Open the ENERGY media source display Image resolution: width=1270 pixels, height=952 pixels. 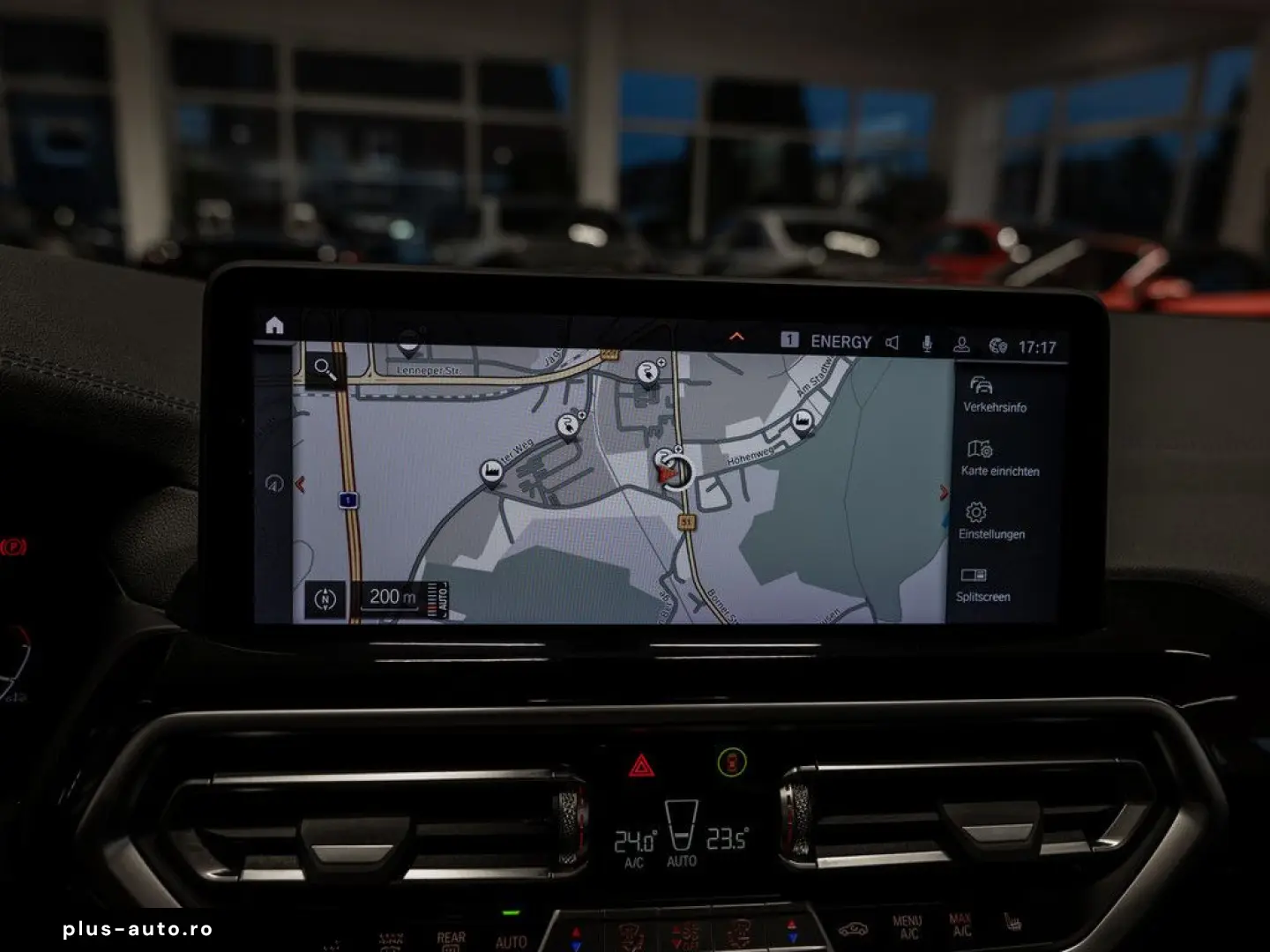click(x=840, y=341)
